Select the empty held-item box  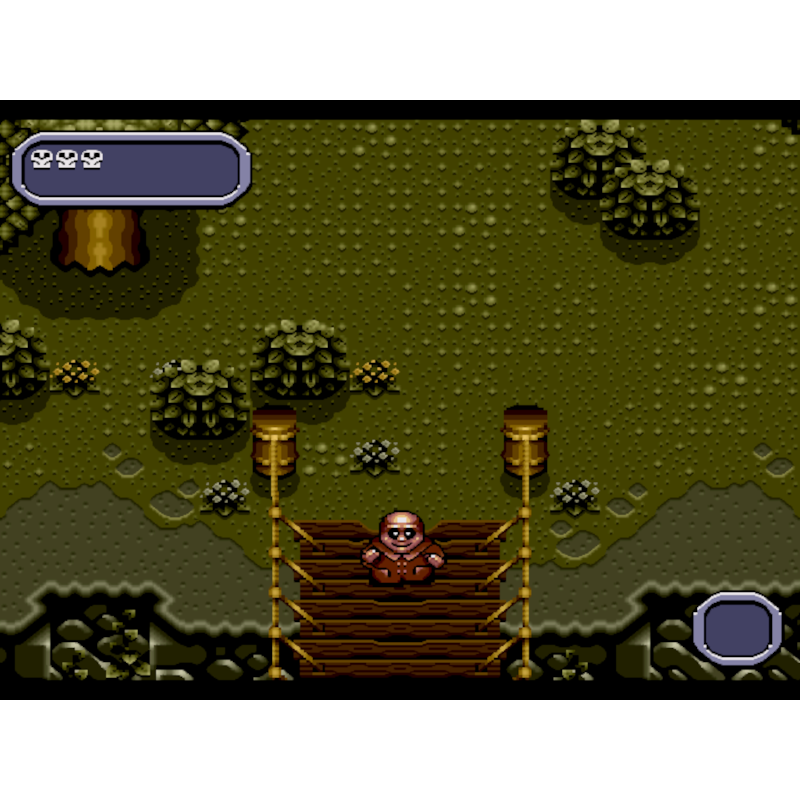coord(738,629)
